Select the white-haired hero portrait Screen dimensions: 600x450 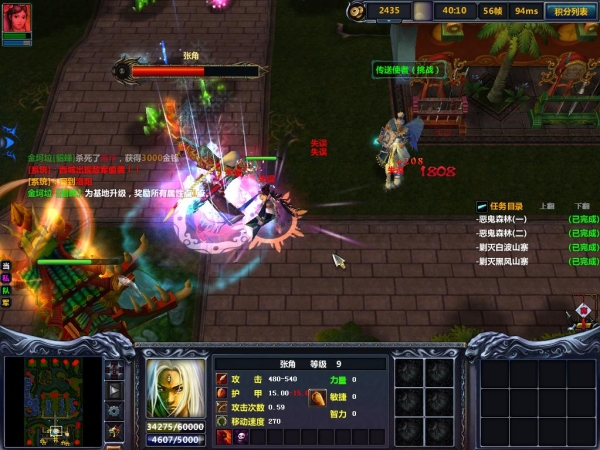point(175,388)
